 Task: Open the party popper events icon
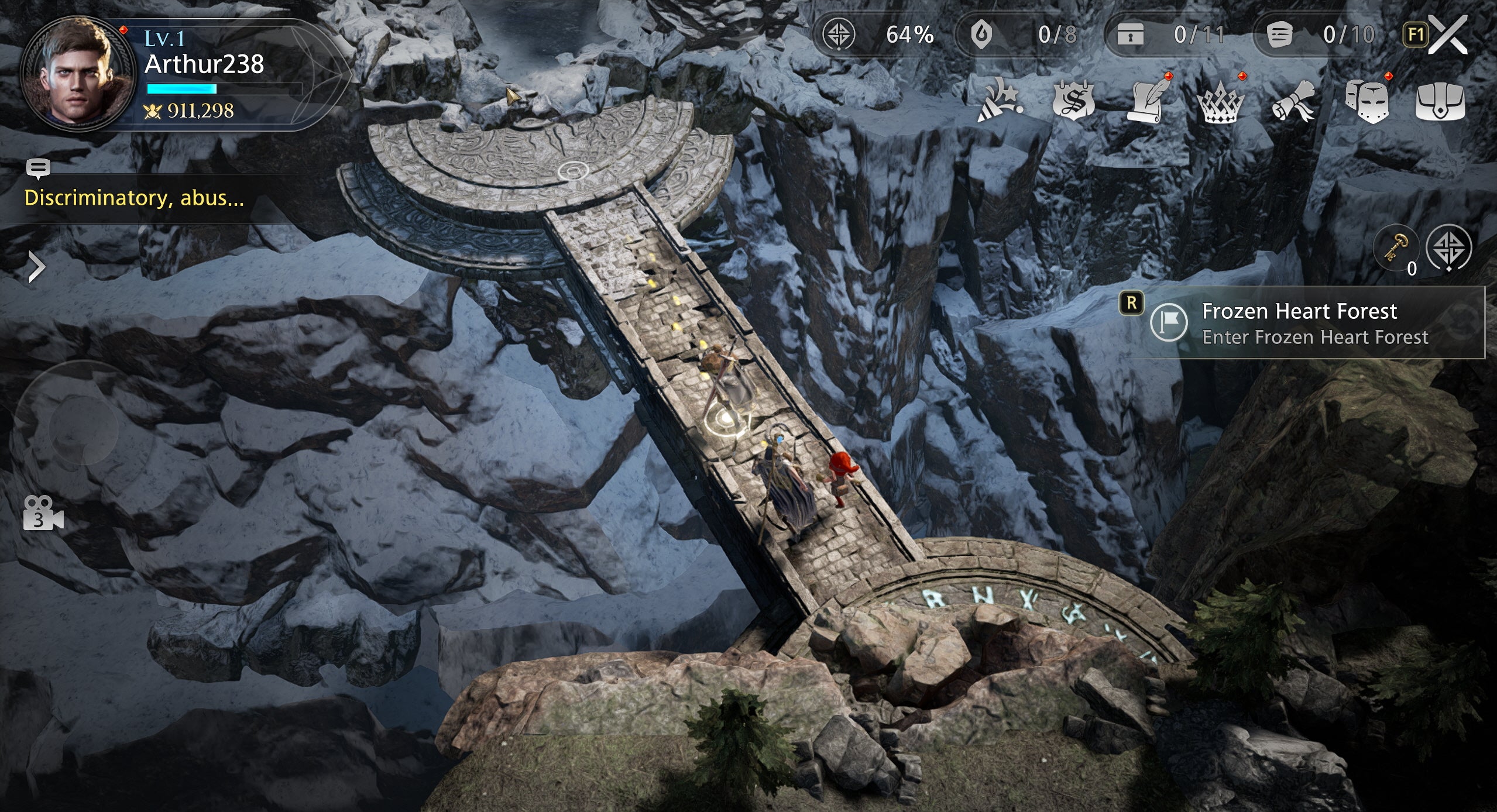1000,102
